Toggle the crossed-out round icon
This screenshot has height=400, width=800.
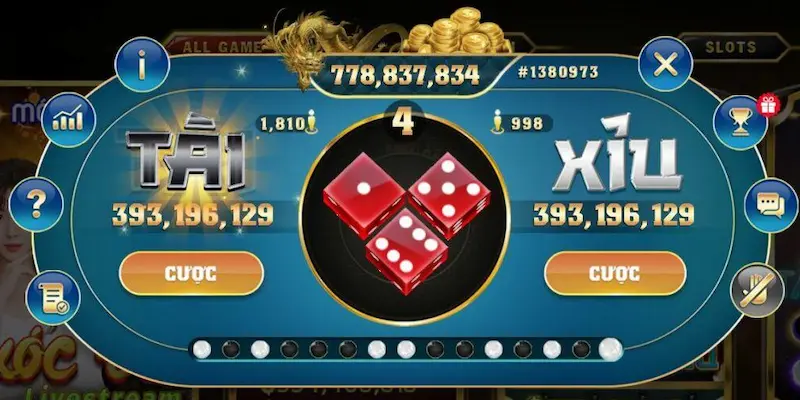754,288
